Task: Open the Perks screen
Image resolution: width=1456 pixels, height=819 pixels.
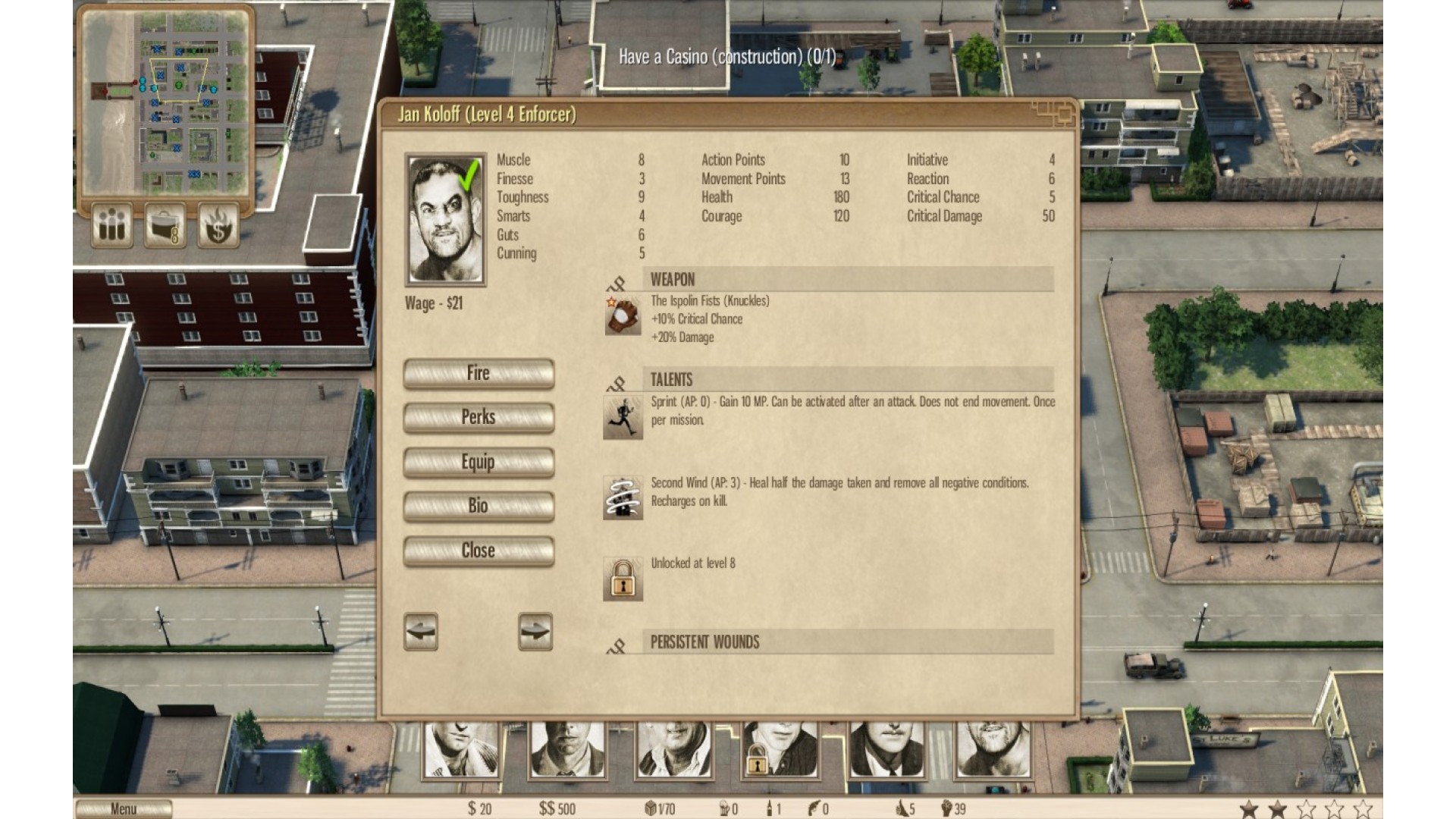Action: (479, 417)
